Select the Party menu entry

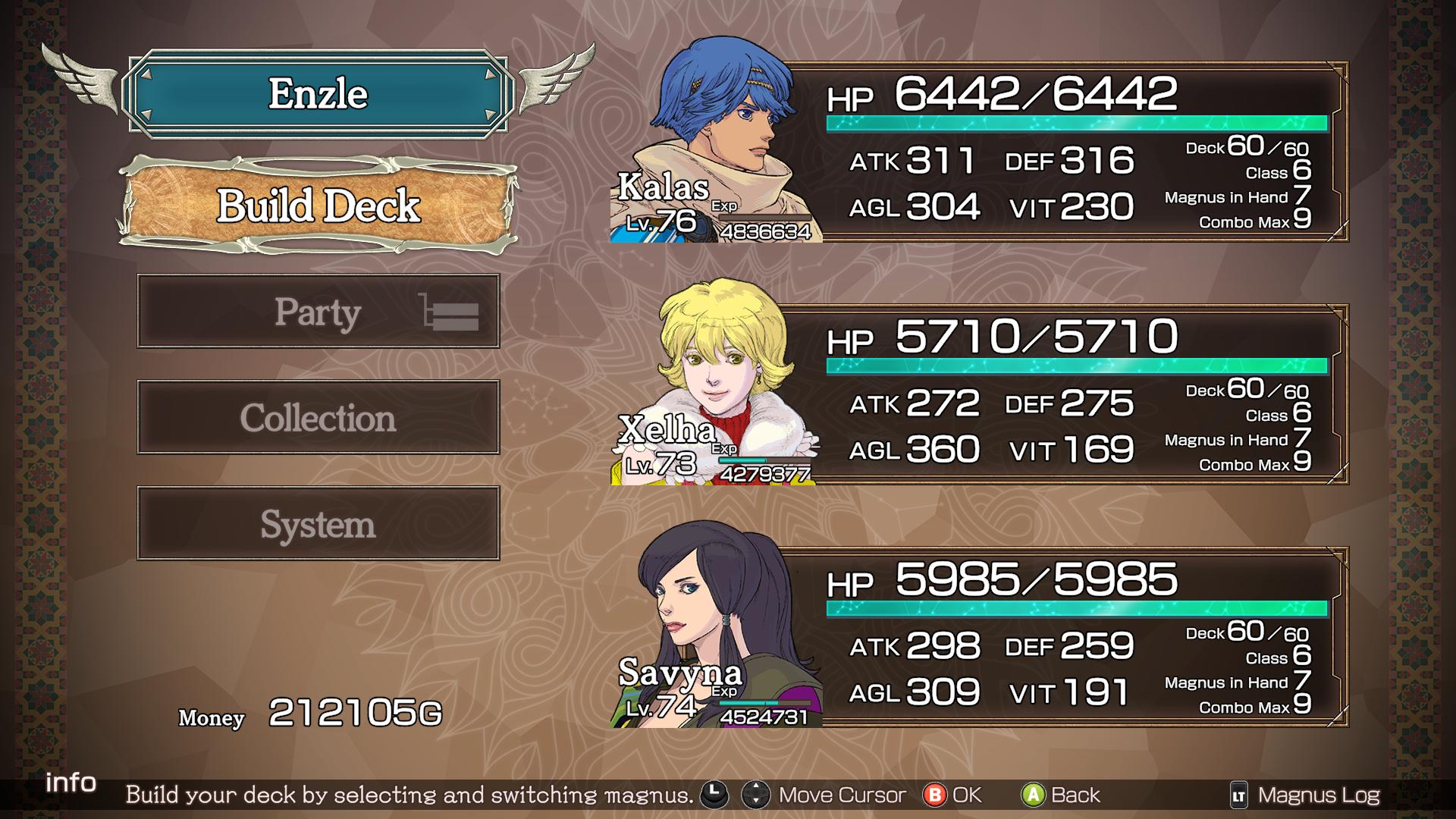point(318,312)
